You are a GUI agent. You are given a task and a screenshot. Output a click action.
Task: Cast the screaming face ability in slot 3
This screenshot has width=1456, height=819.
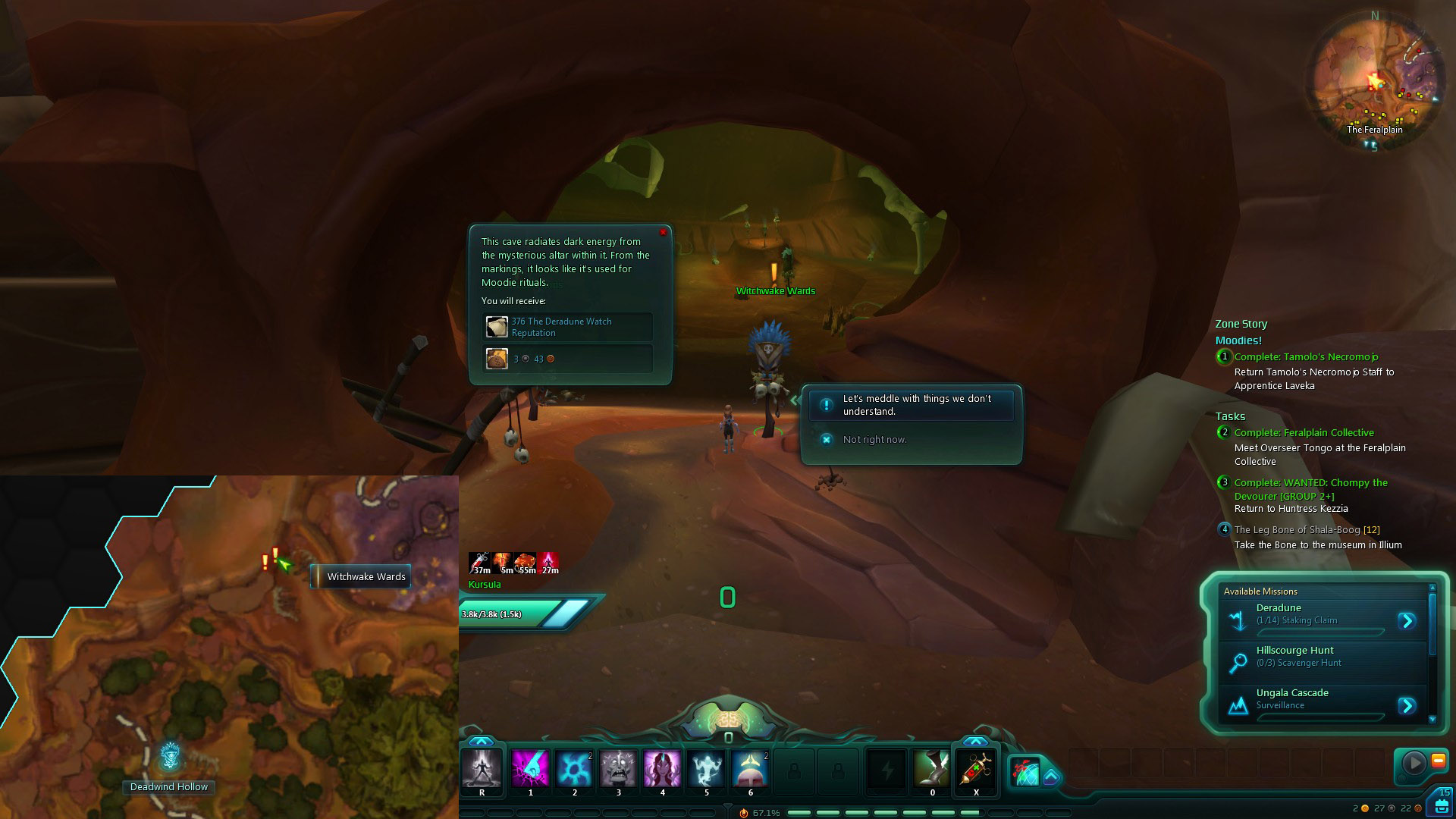618,769
